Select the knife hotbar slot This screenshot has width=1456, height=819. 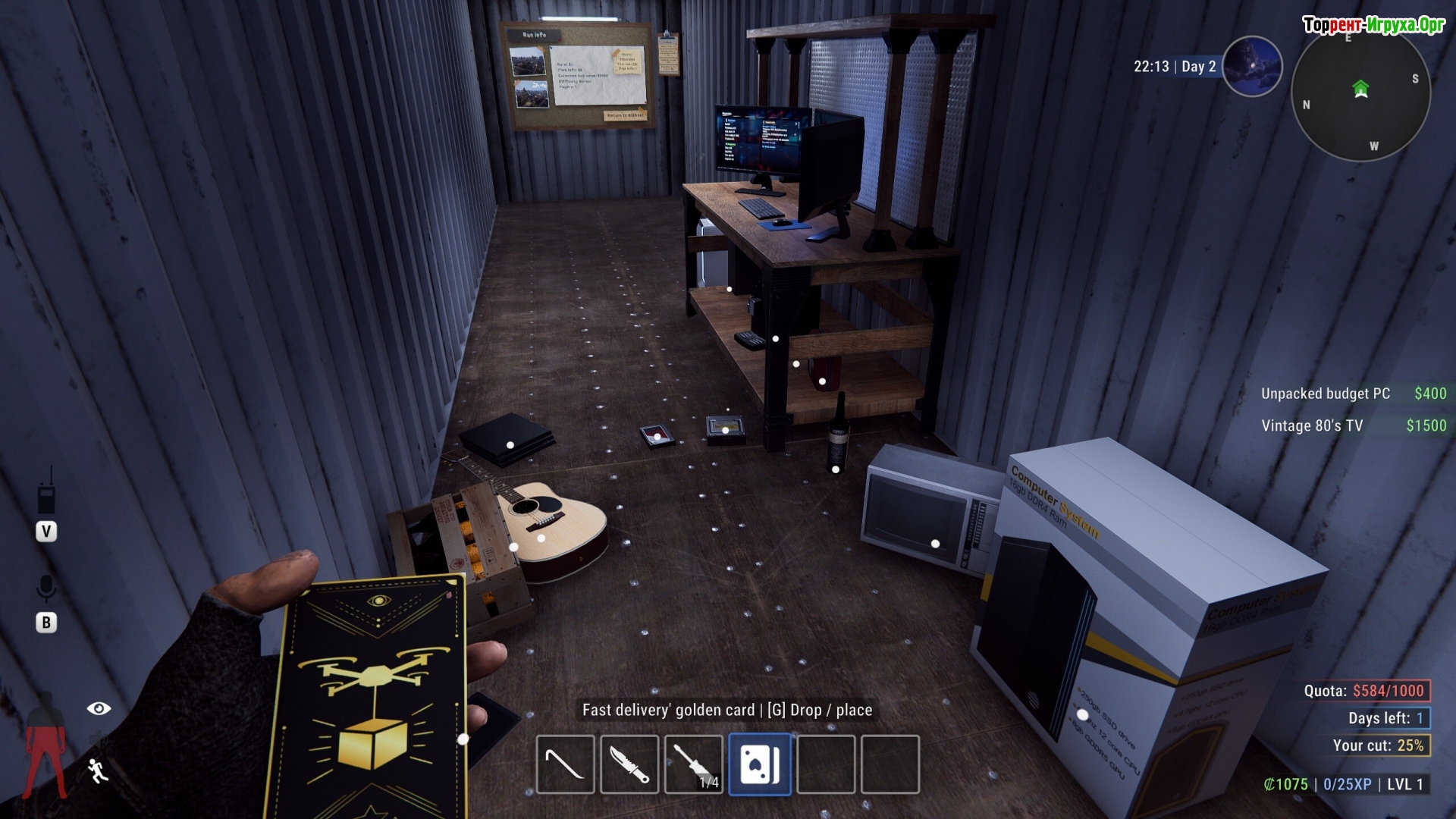tap(629, 764)
